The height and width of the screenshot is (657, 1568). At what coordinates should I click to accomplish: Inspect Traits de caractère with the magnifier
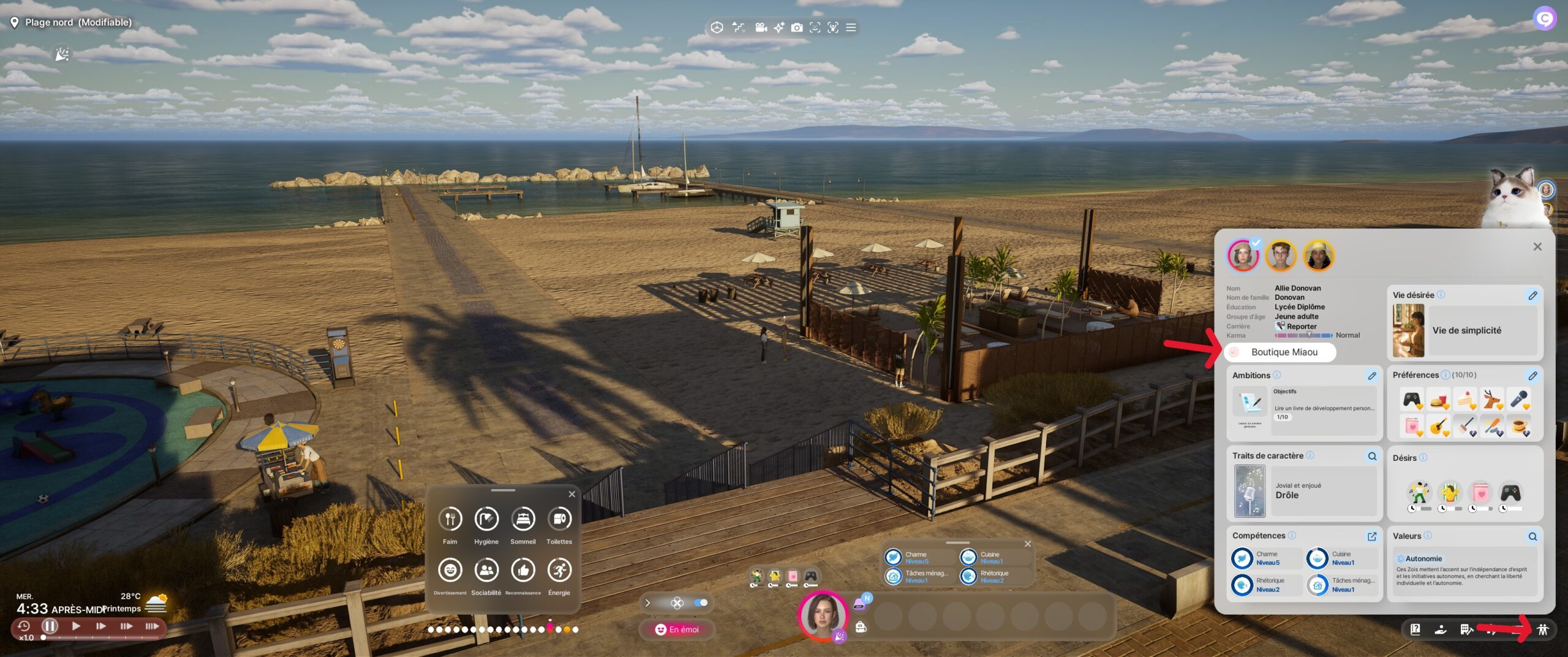coord(1372,456)
